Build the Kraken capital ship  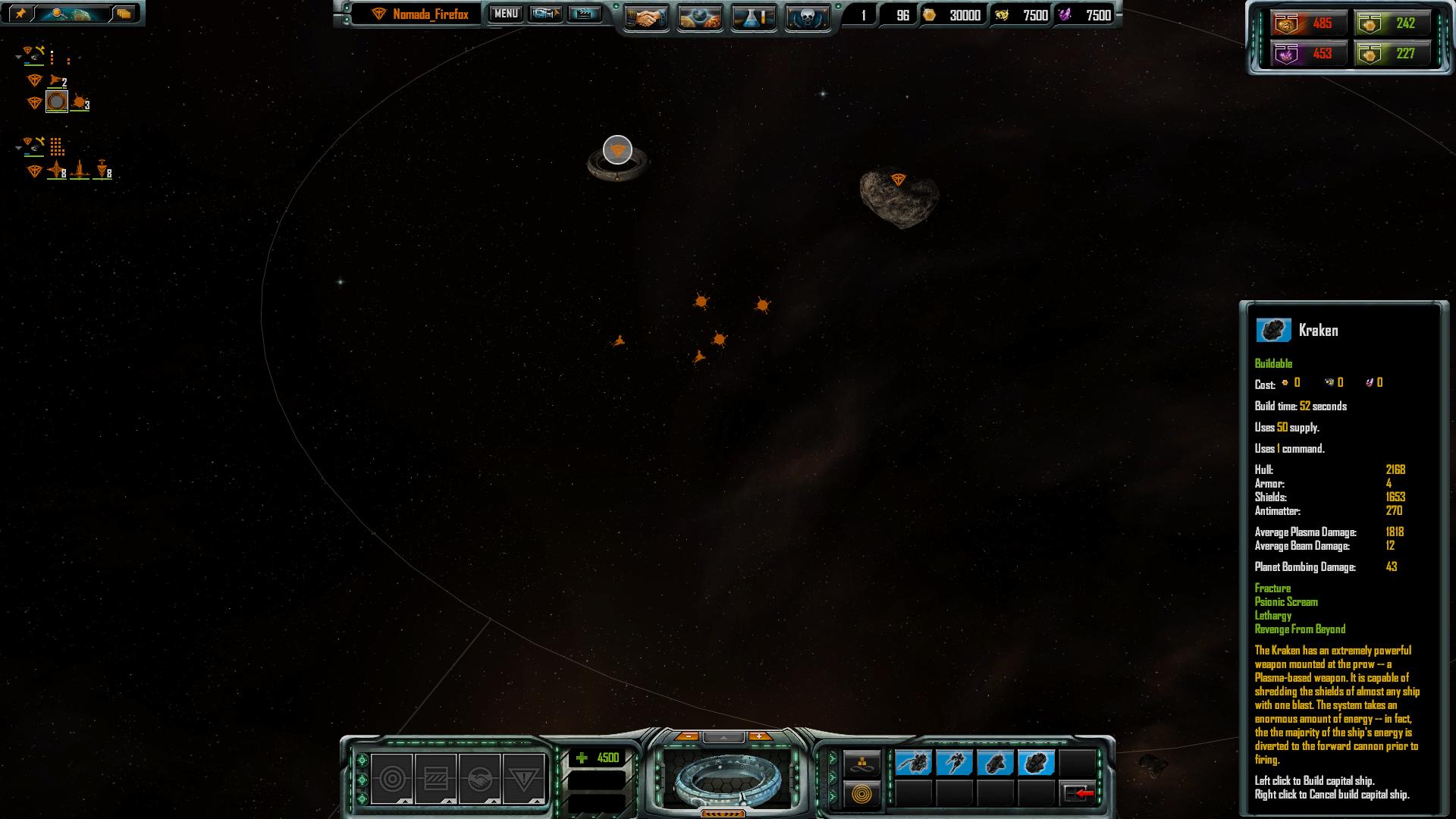click(x=1036, y=762)
